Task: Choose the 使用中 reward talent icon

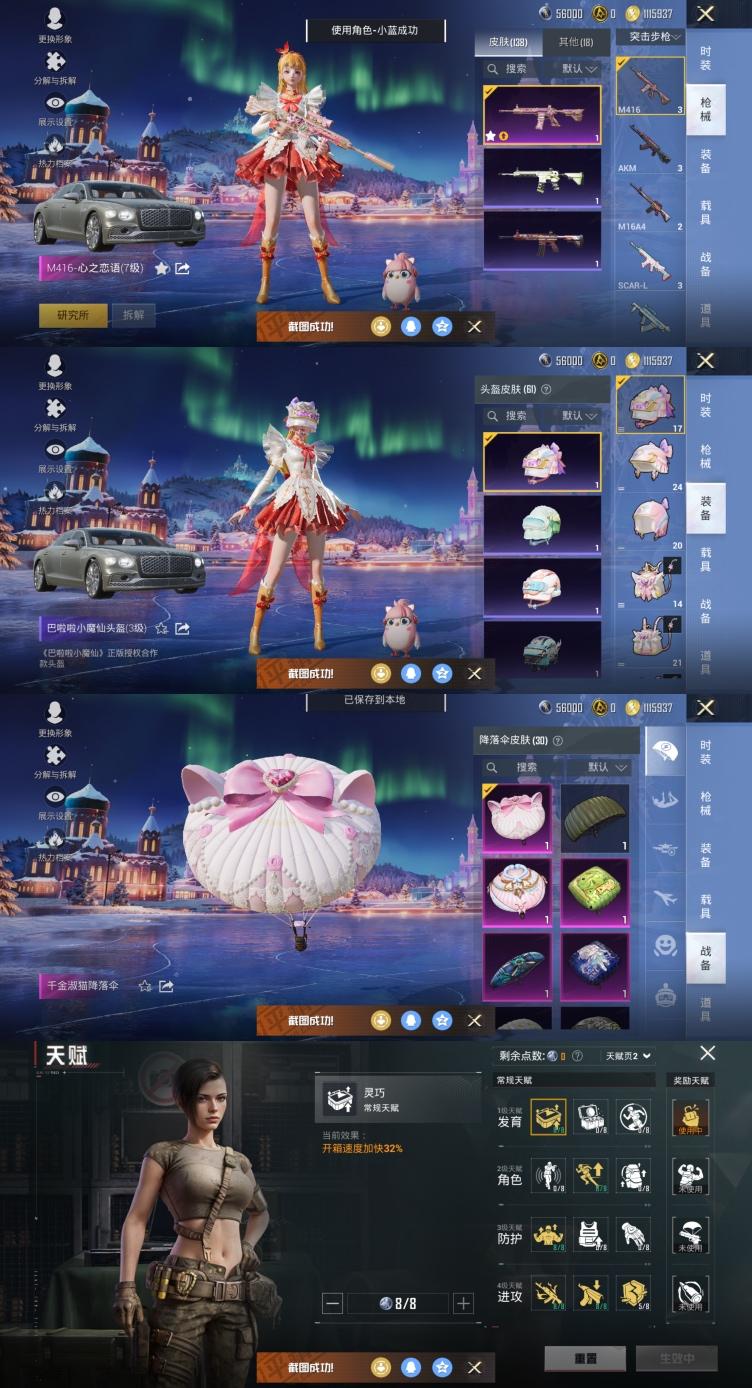Action: point(691,1117)
